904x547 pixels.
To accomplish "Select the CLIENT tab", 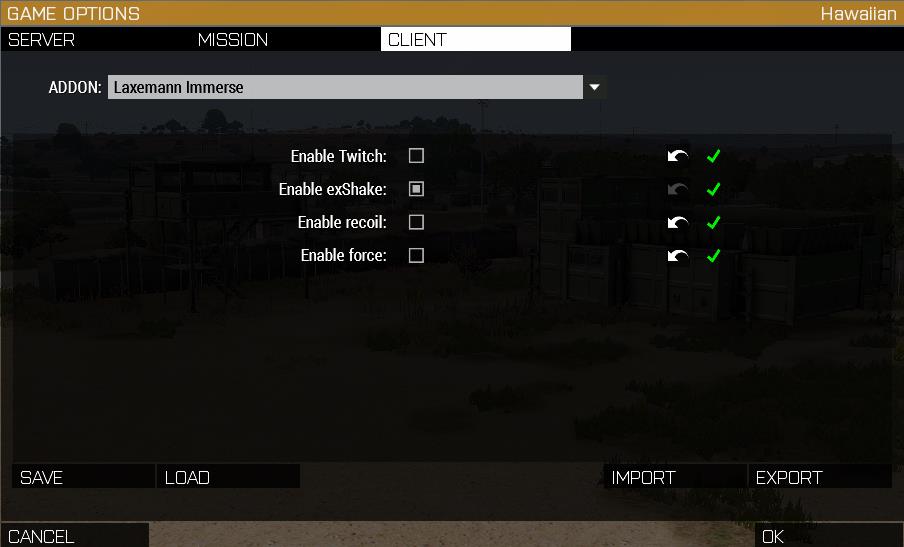I will point(475,40).
